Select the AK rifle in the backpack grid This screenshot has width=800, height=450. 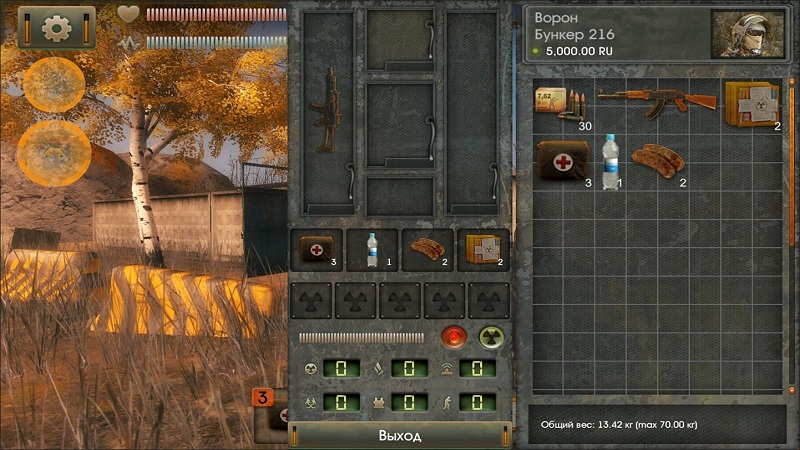click(657, 98)
